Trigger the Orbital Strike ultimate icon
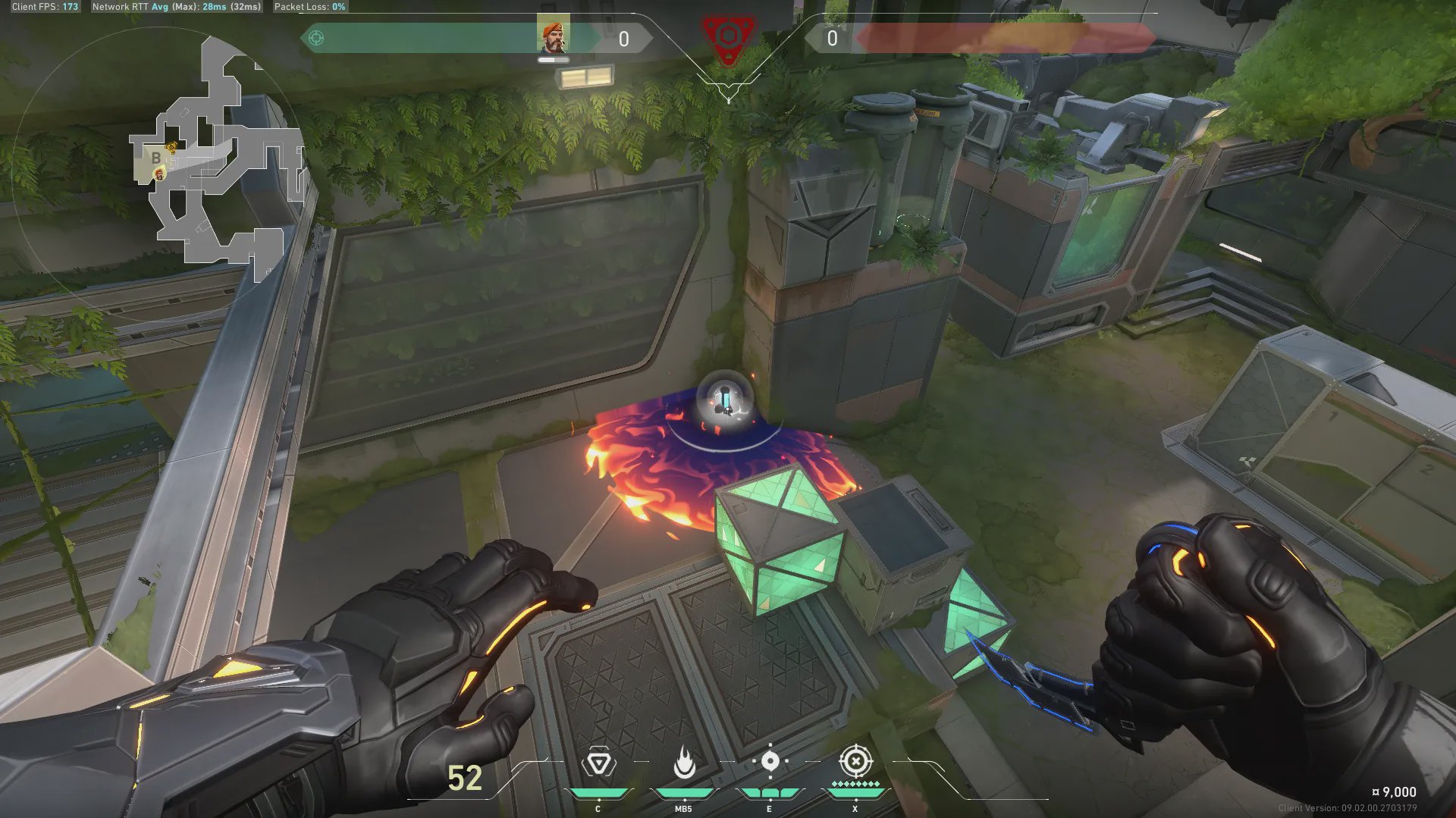The height and width of the screenshot is (818, 1456). pos(855,761)
